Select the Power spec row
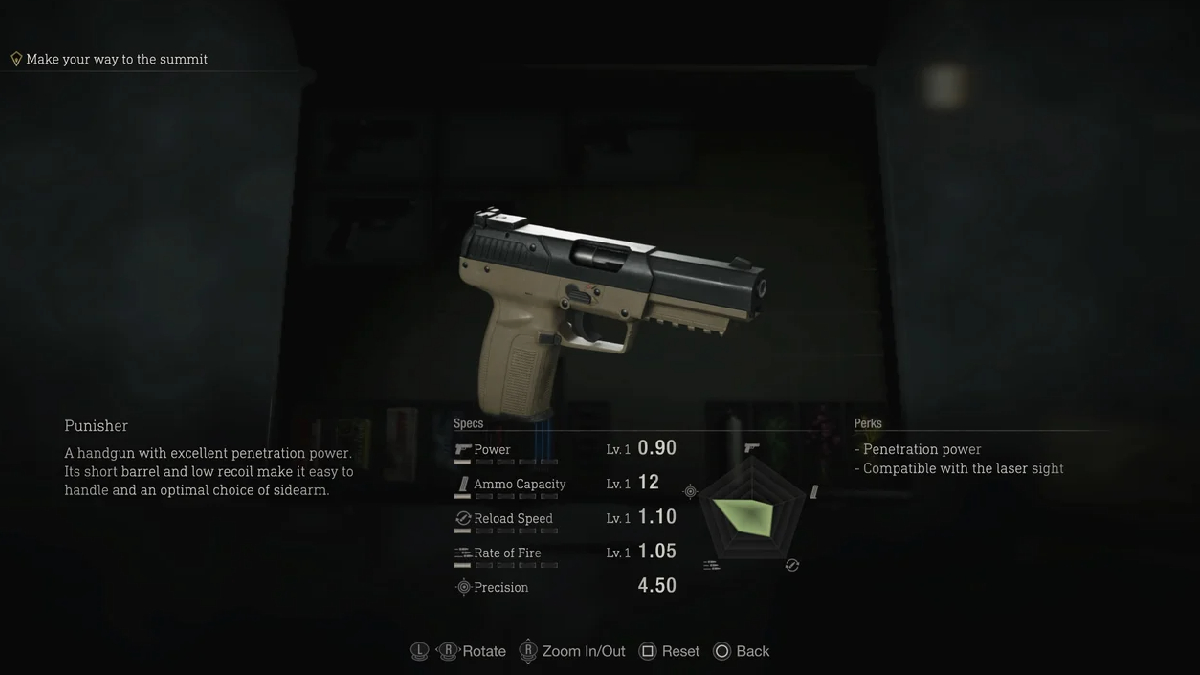The image size is (1200, 675). (565, 450)
